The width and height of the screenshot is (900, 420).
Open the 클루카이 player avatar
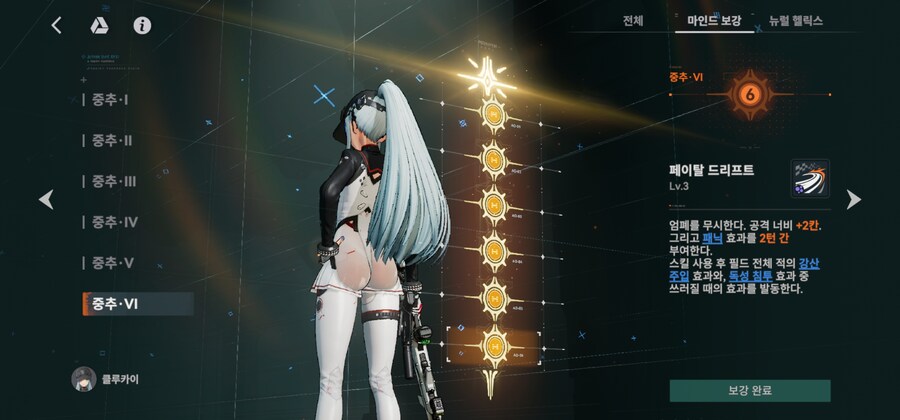pyautogui.click(x=84, y=379)
